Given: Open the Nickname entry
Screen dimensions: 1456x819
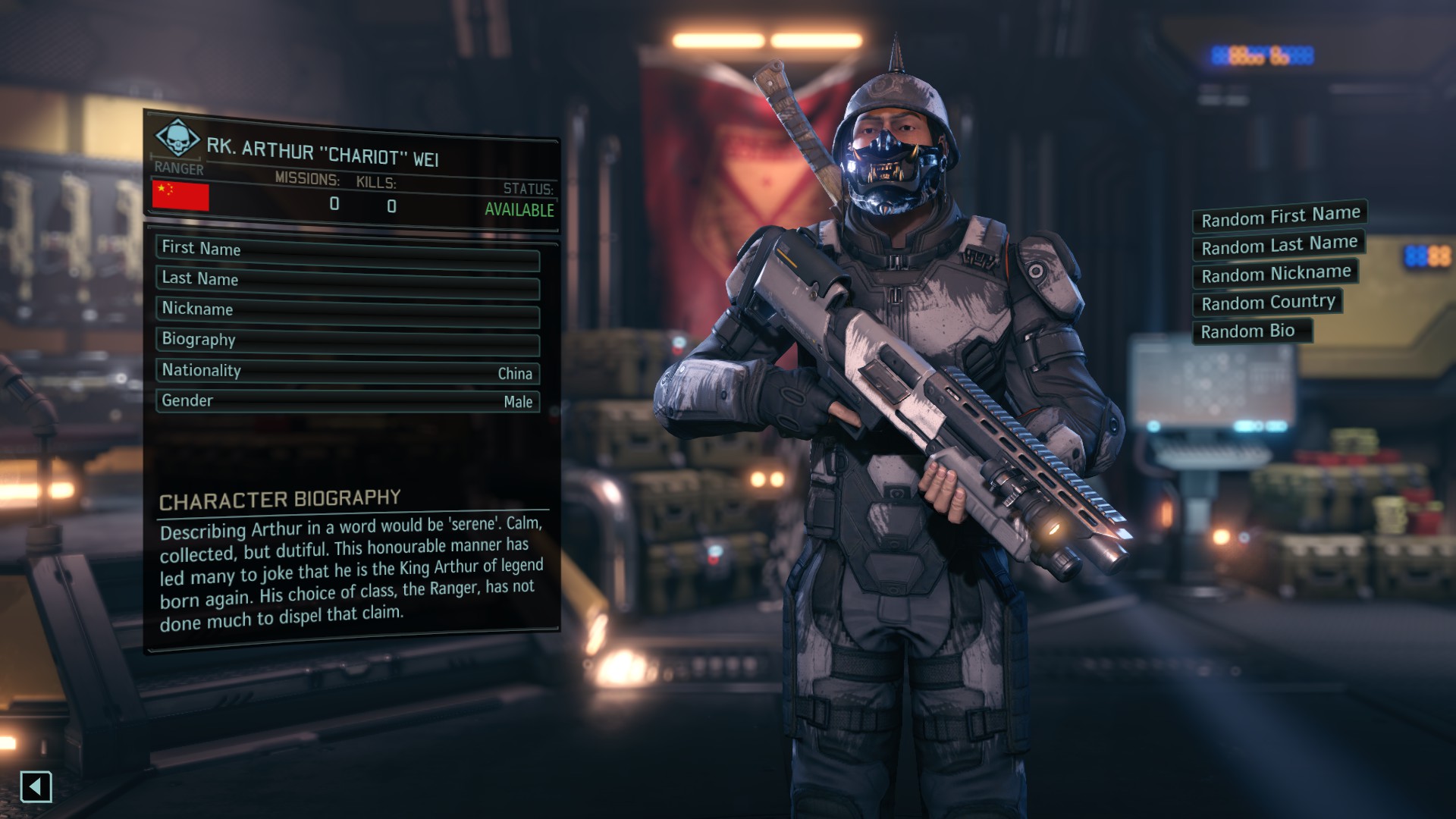Looking at the screenshot, I should pyautogui.click(x=347, y=311).
